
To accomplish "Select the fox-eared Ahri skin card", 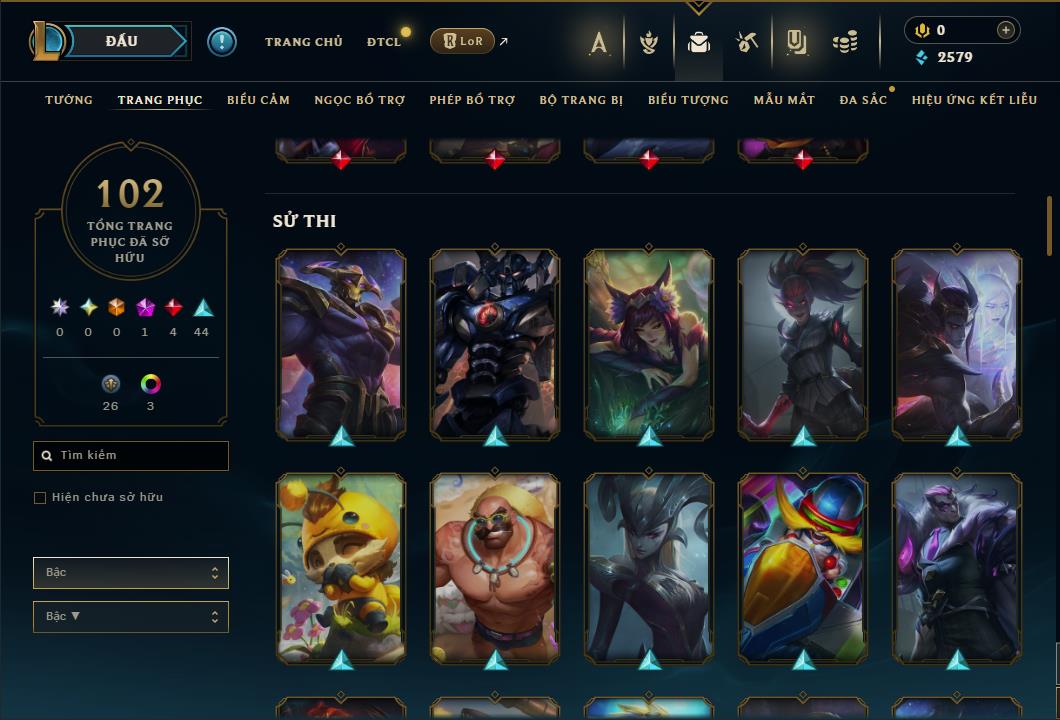I will (x=649, y=343).
